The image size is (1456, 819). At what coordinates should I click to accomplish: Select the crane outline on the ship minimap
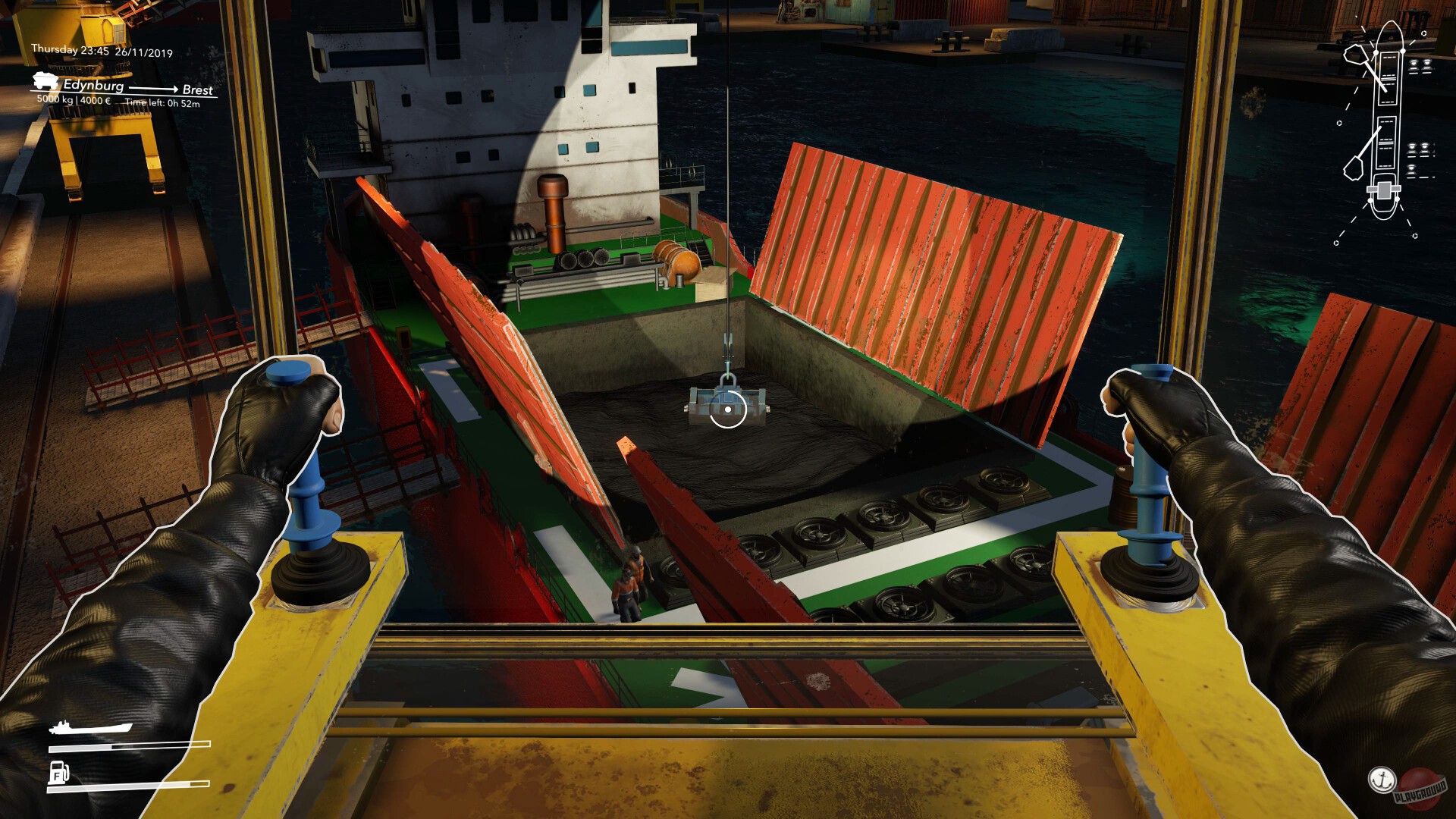(1355, 55)
